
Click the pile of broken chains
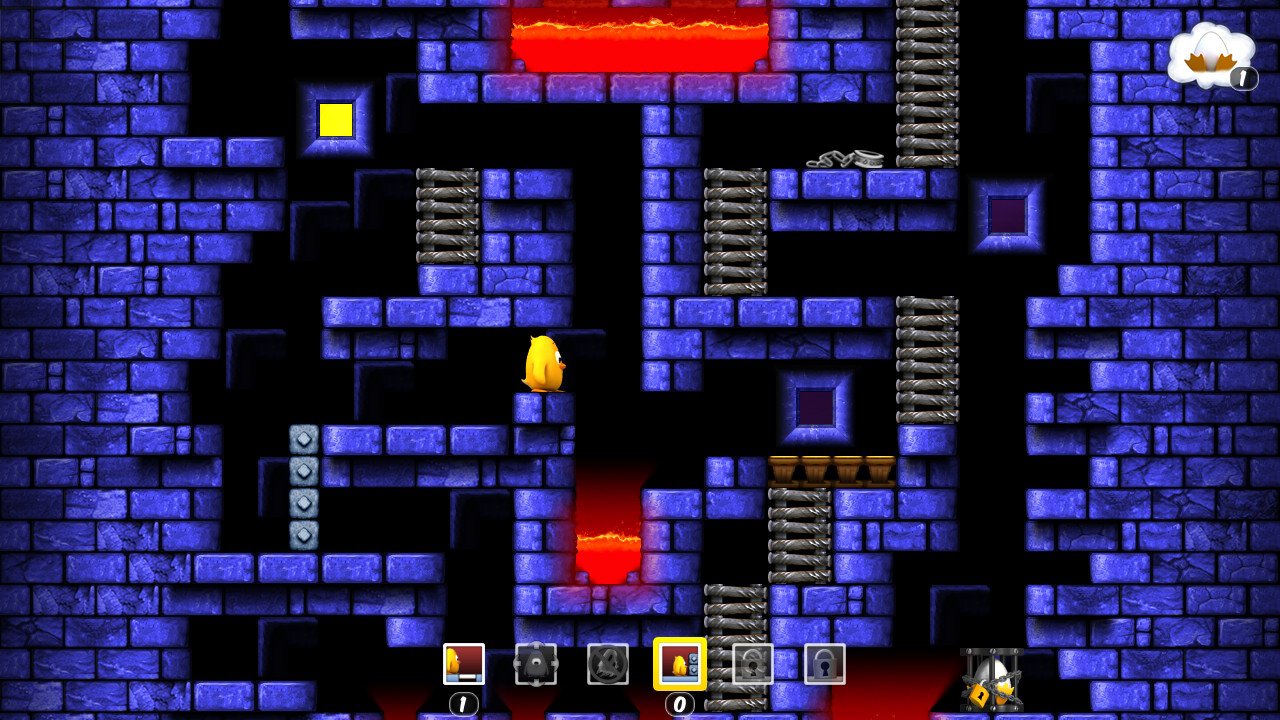pyautogui.click(x=843, y=160)
